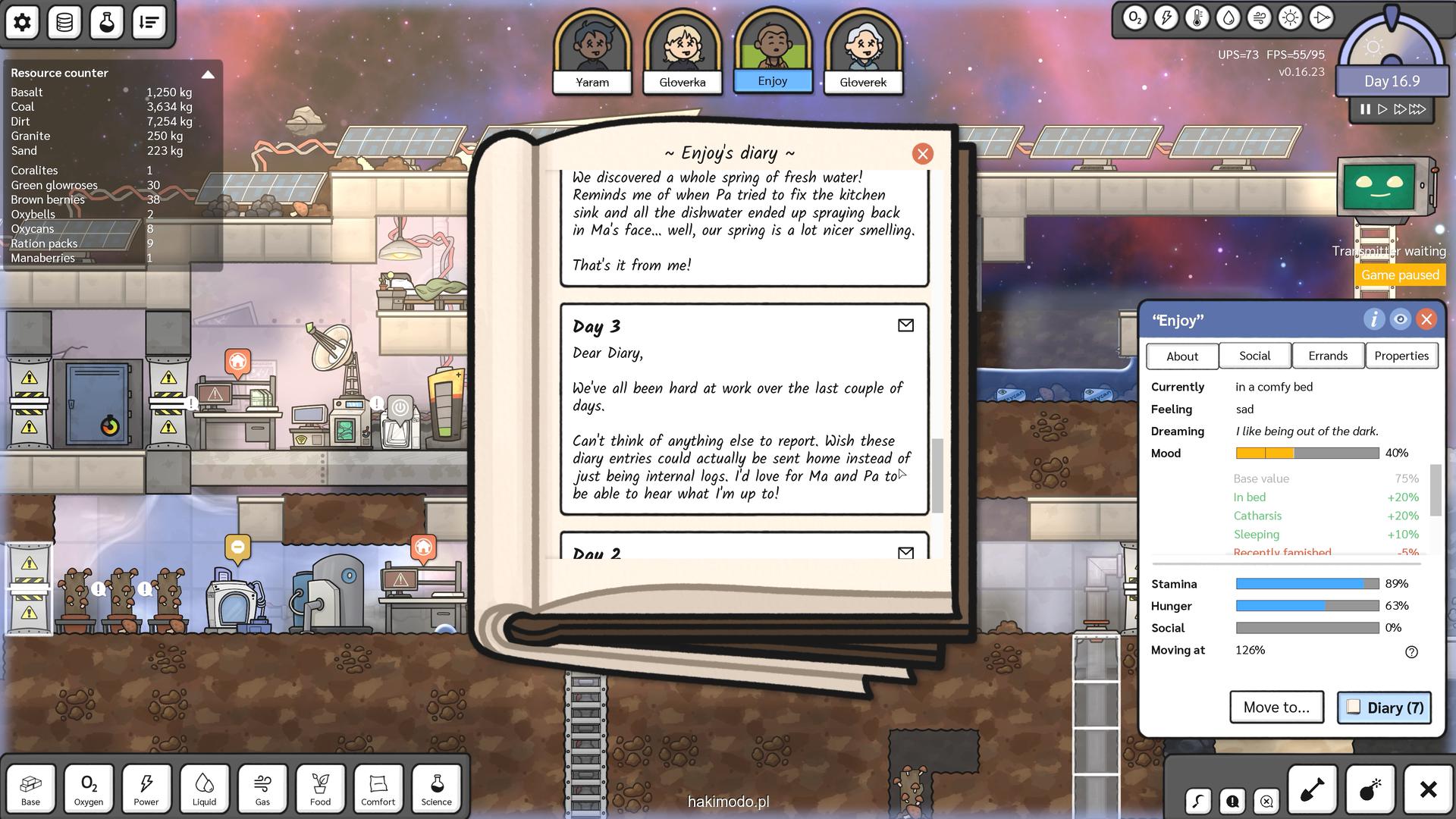The image size is (1456, 819).
Task: Open the gear settings menu
Action: pyautogui.click(x=23, y=22)
